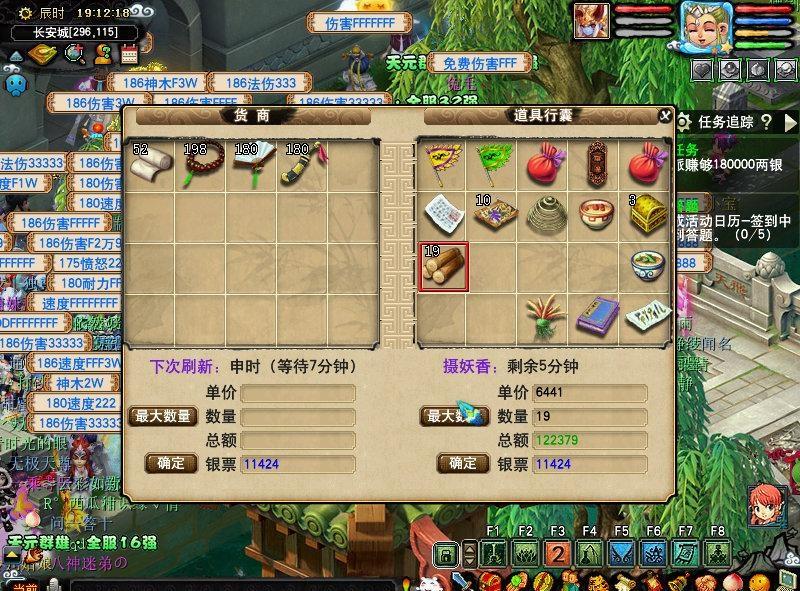Click the max quantity button under merchant goods
The width and height of the screenshot is (800, 591).
click(x=162, y=416)
